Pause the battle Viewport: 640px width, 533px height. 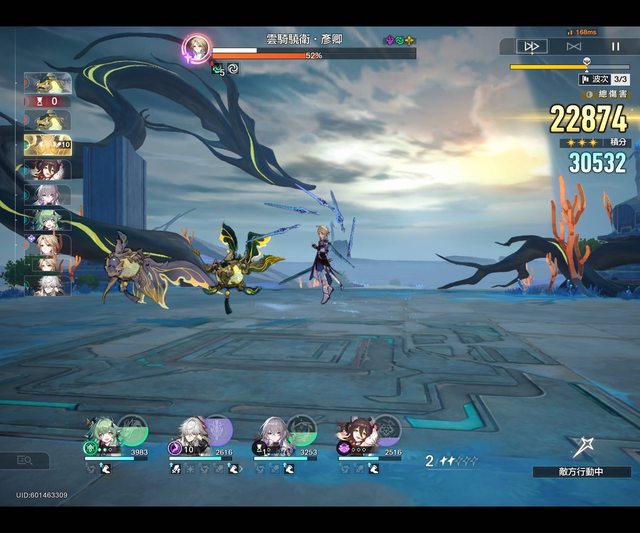[615, 46]
